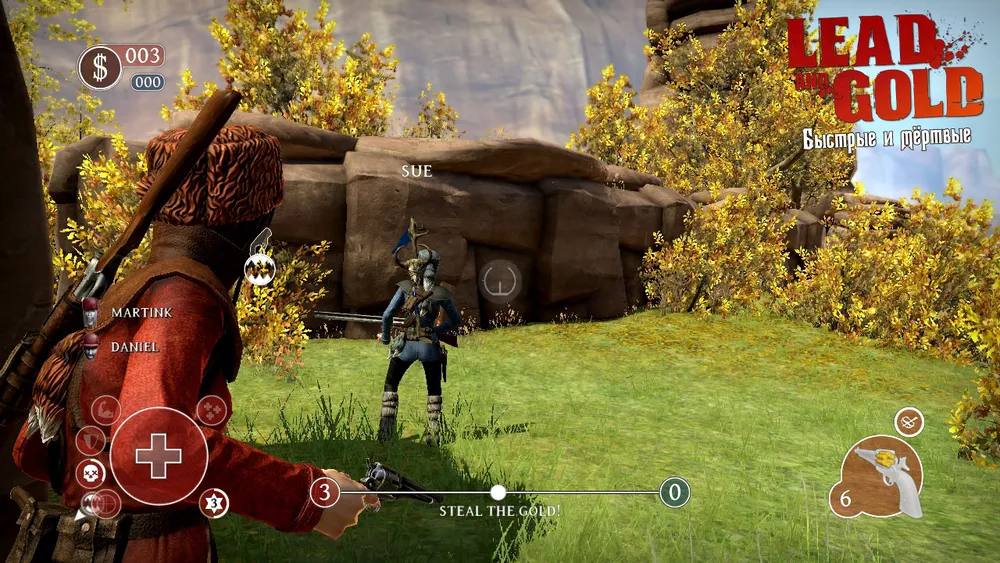Select the small round icon above the revolver
Screen dimensions: 1000x563
click(908, 422)
